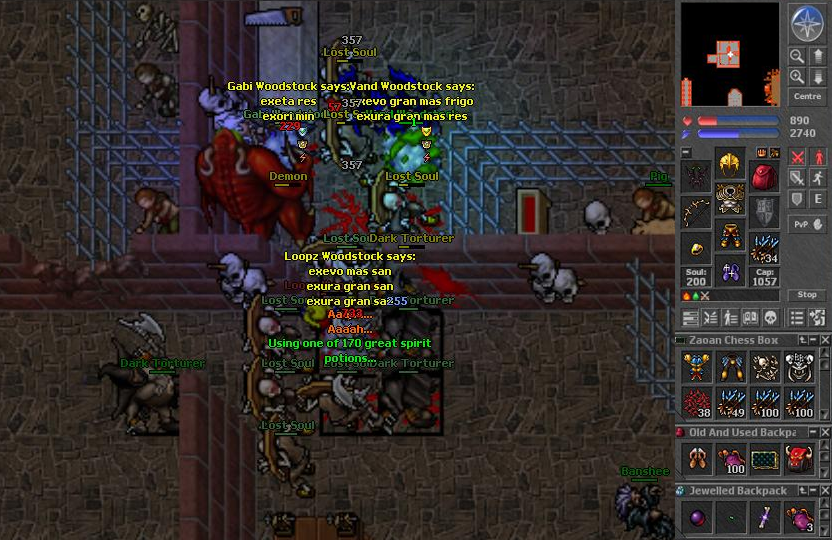Click the compass rose button
The height and width of the screenshot is (540, 832).
point(806,21)
